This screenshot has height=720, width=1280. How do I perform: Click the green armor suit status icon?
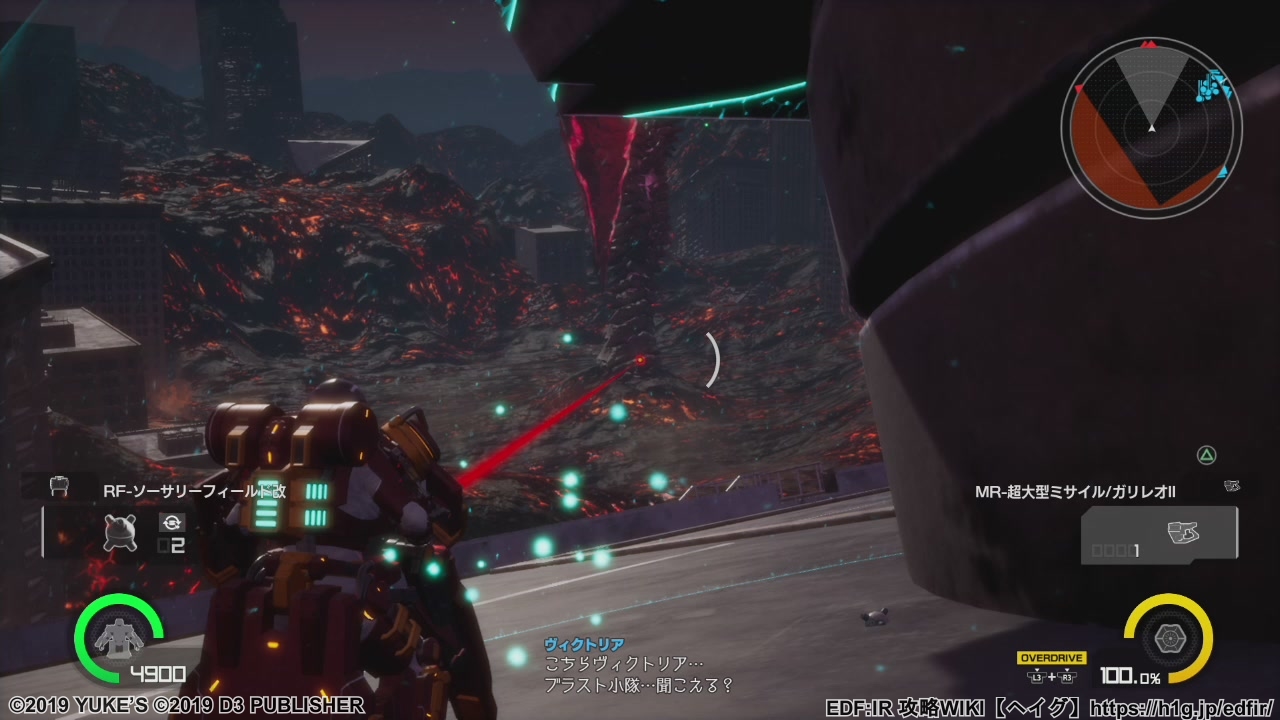point(118,637)
